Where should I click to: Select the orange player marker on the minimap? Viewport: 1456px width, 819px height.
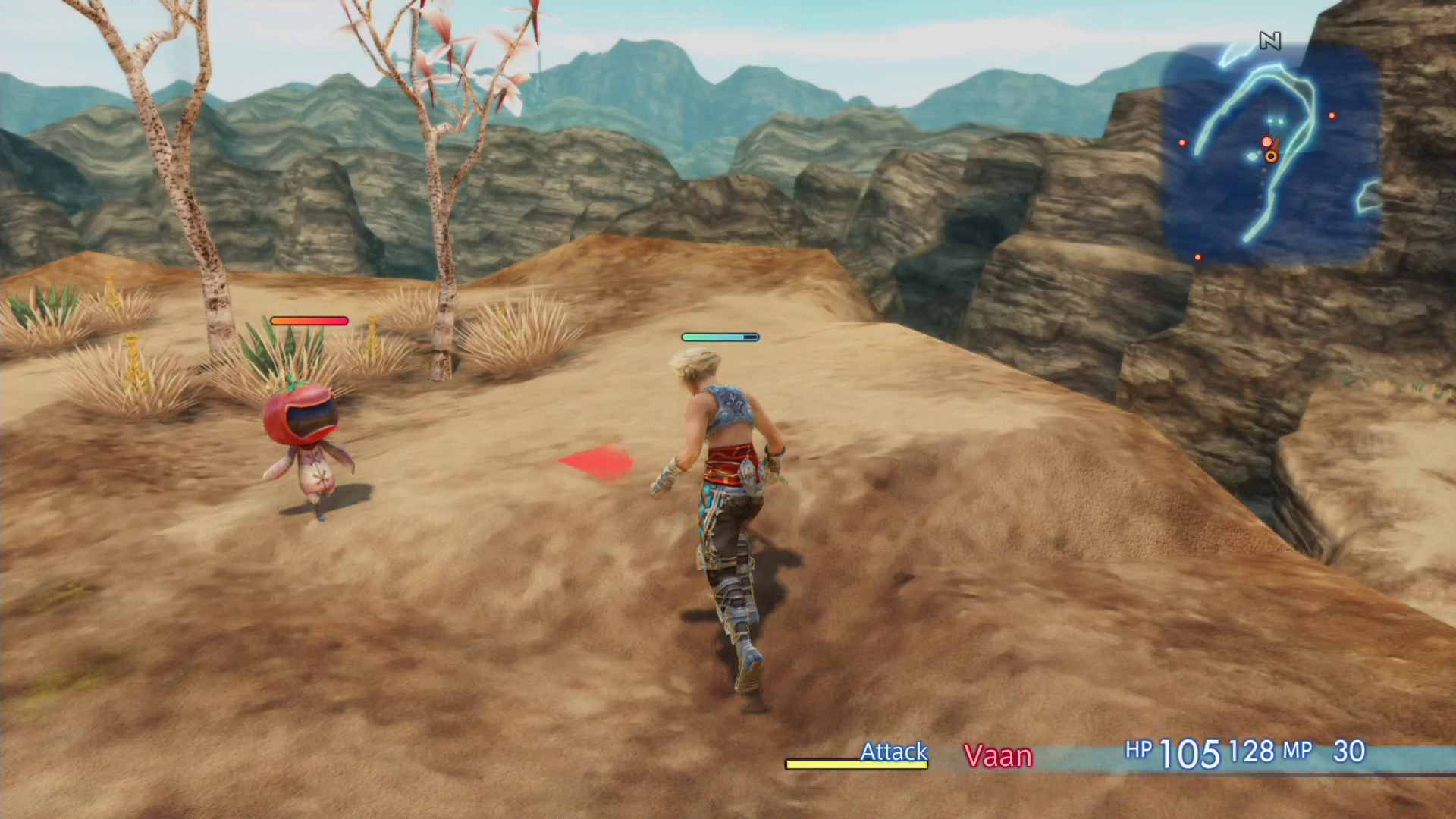tap(1271, 158)
